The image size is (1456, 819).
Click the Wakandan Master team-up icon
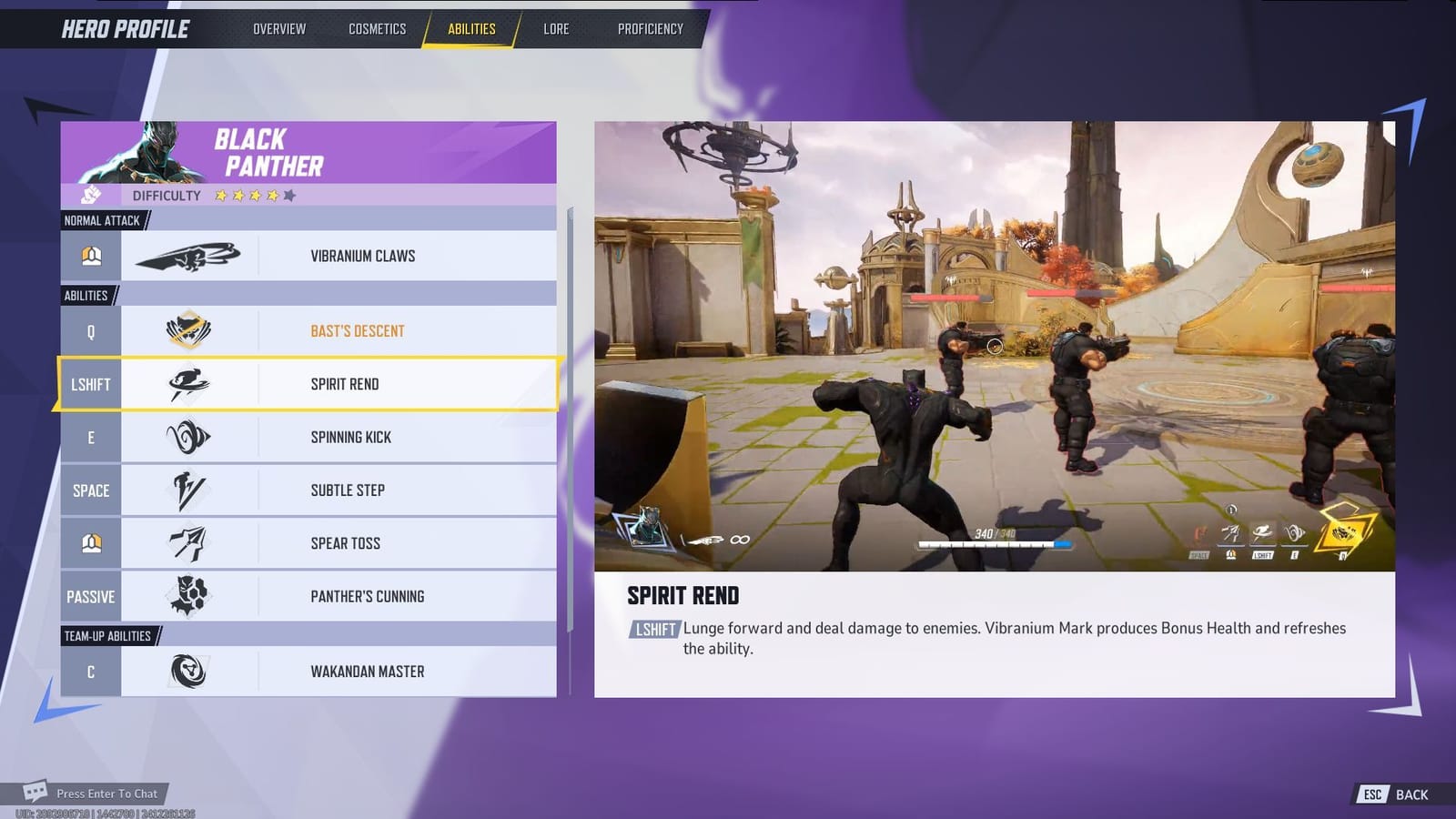tap(188, 671)
